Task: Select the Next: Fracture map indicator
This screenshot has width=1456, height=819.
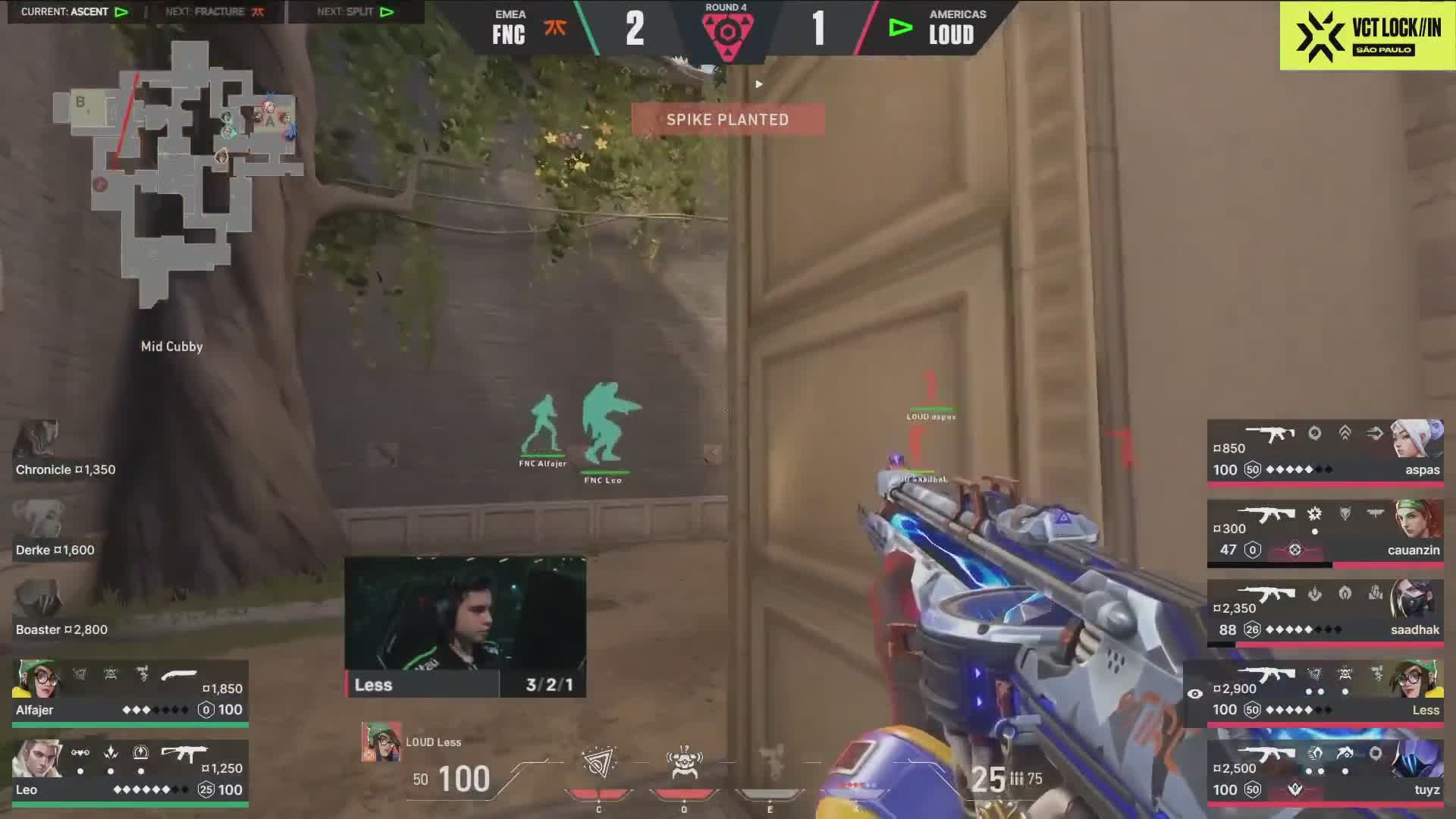Action: pyautogui.click(x=215, y=12)
